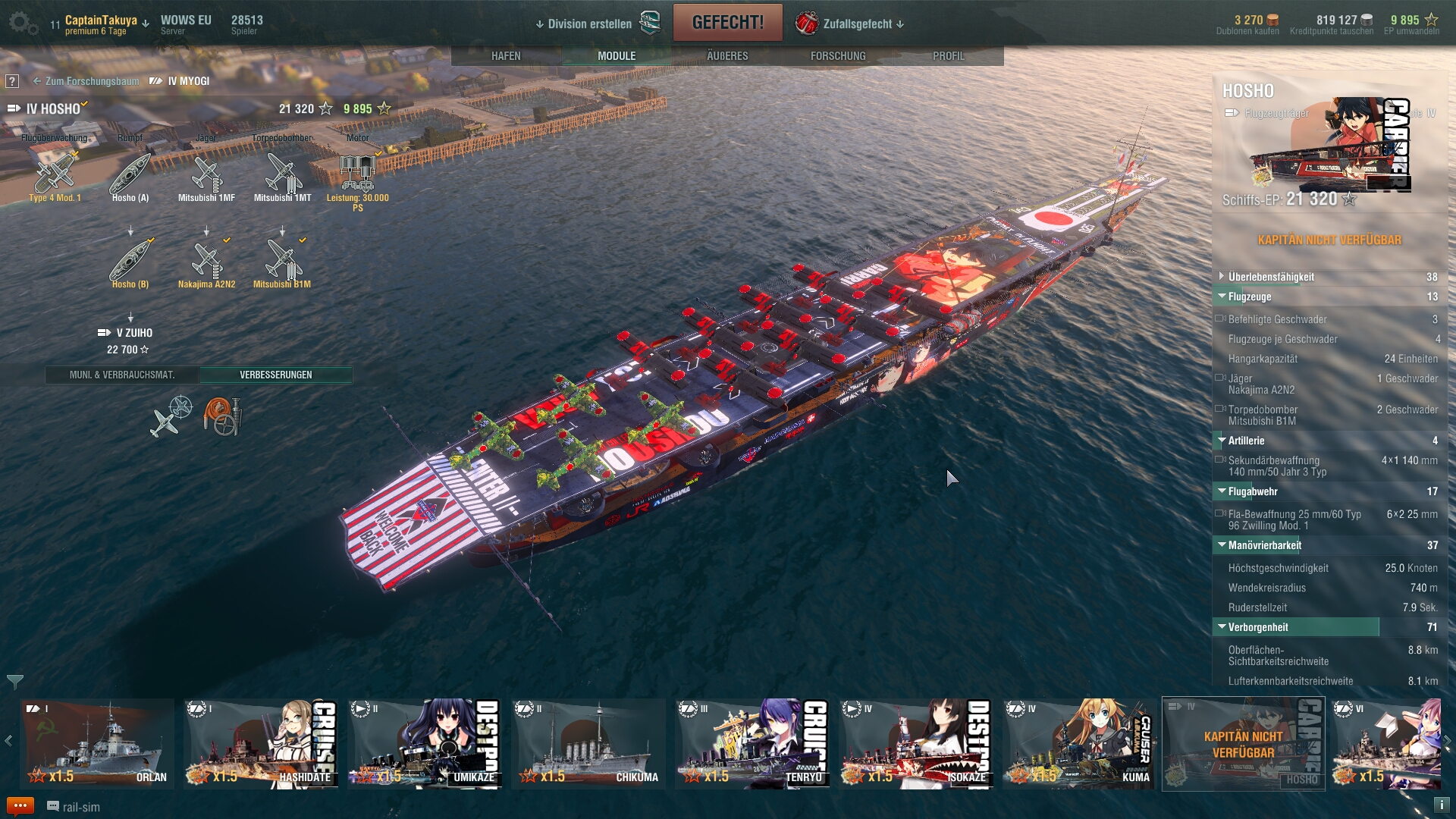Pick the Kuma cruiser from carousel
Viewport: 1456px width, 819px height.
(1079, 744)
